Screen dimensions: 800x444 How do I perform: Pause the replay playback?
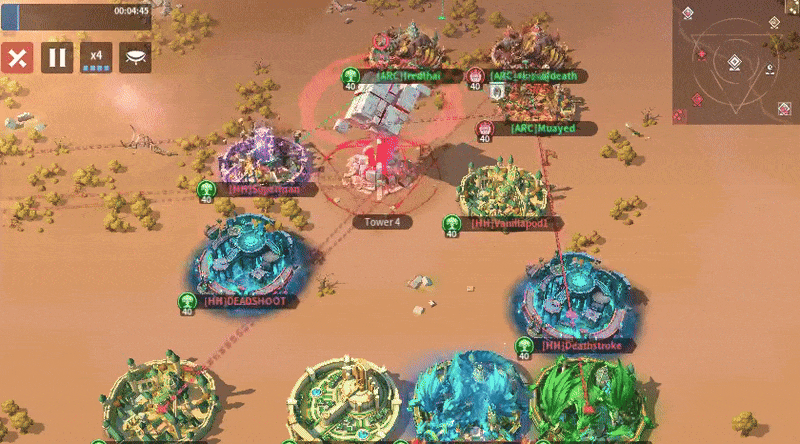[x=57, y=57]
